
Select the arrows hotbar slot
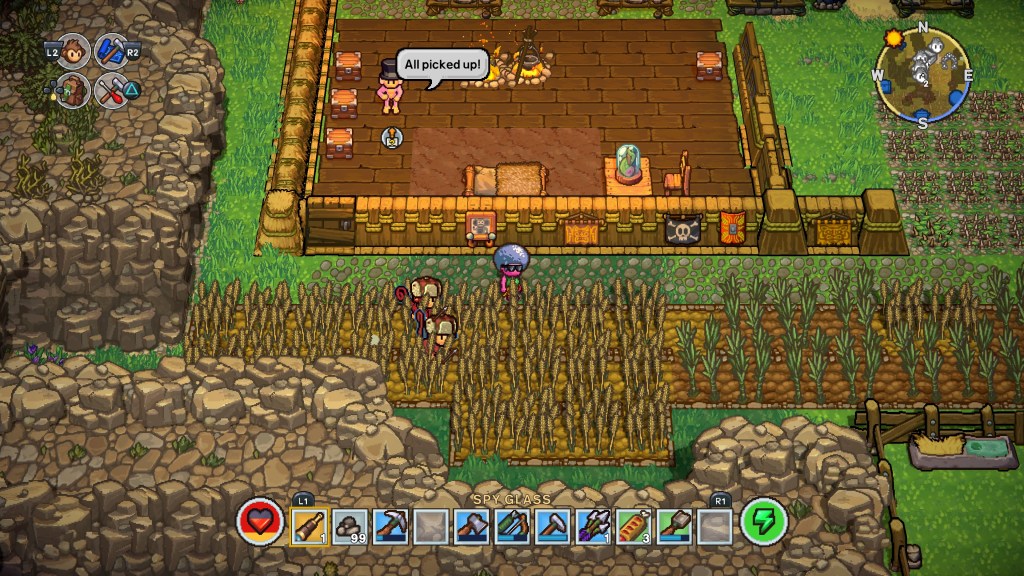(593, 525)
